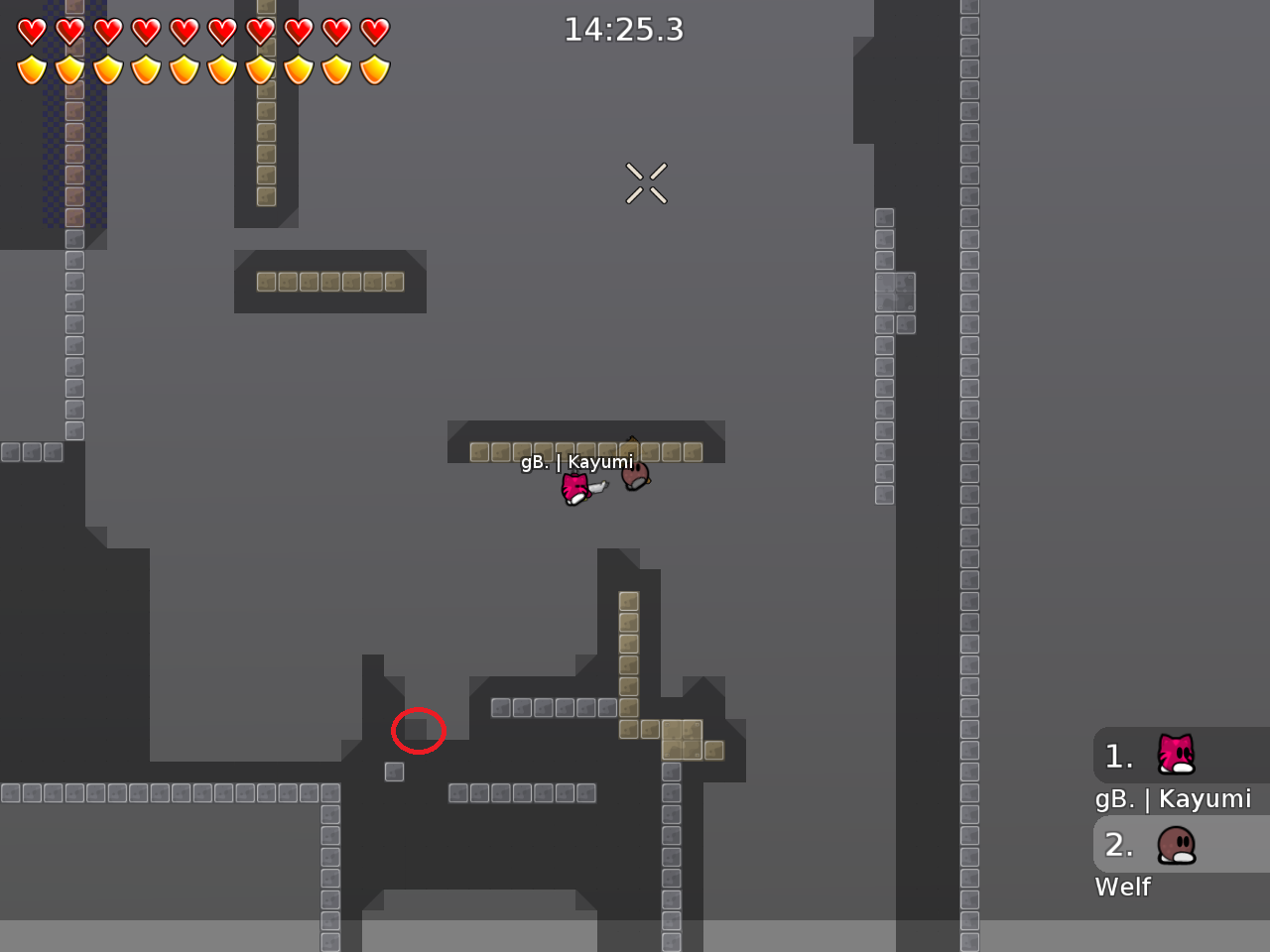Viewport: 1270px width, 952px height.
Task: Click the row of gold blocks the players stand on
Action: click(x=585, y=451)
